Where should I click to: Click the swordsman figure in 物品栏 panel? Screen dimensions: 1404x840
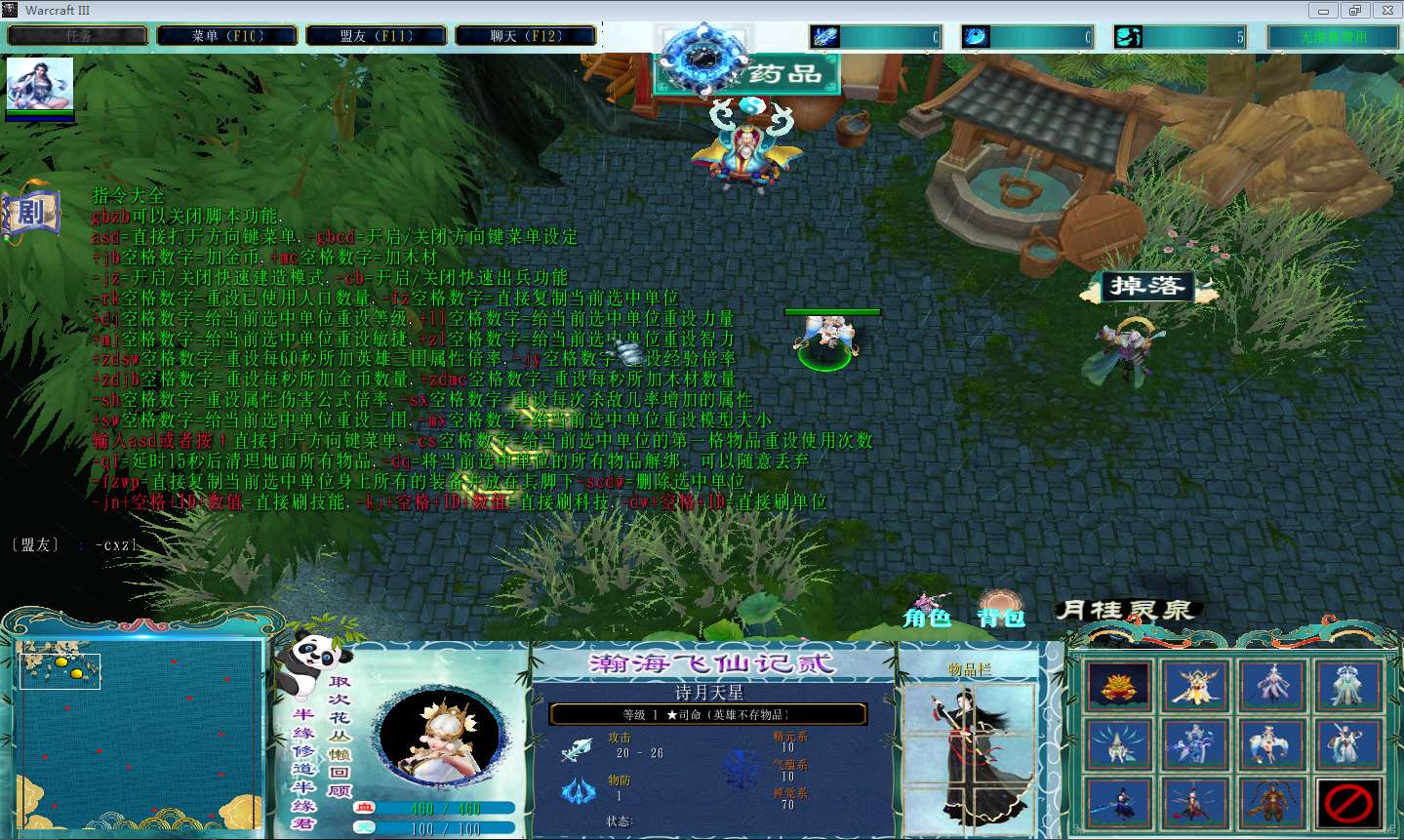click(968, 751)
